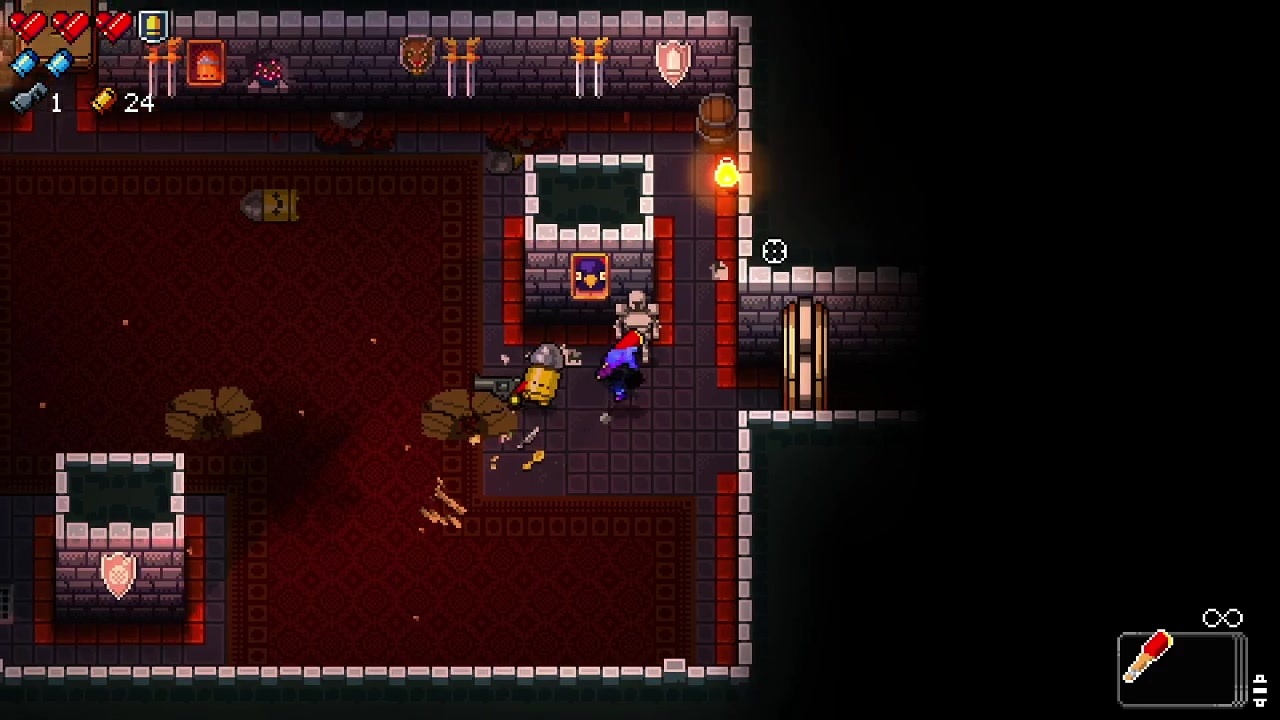Click the bird portrait painting on the wall
Screen dimensions: 1280x720
click(589, 277)
